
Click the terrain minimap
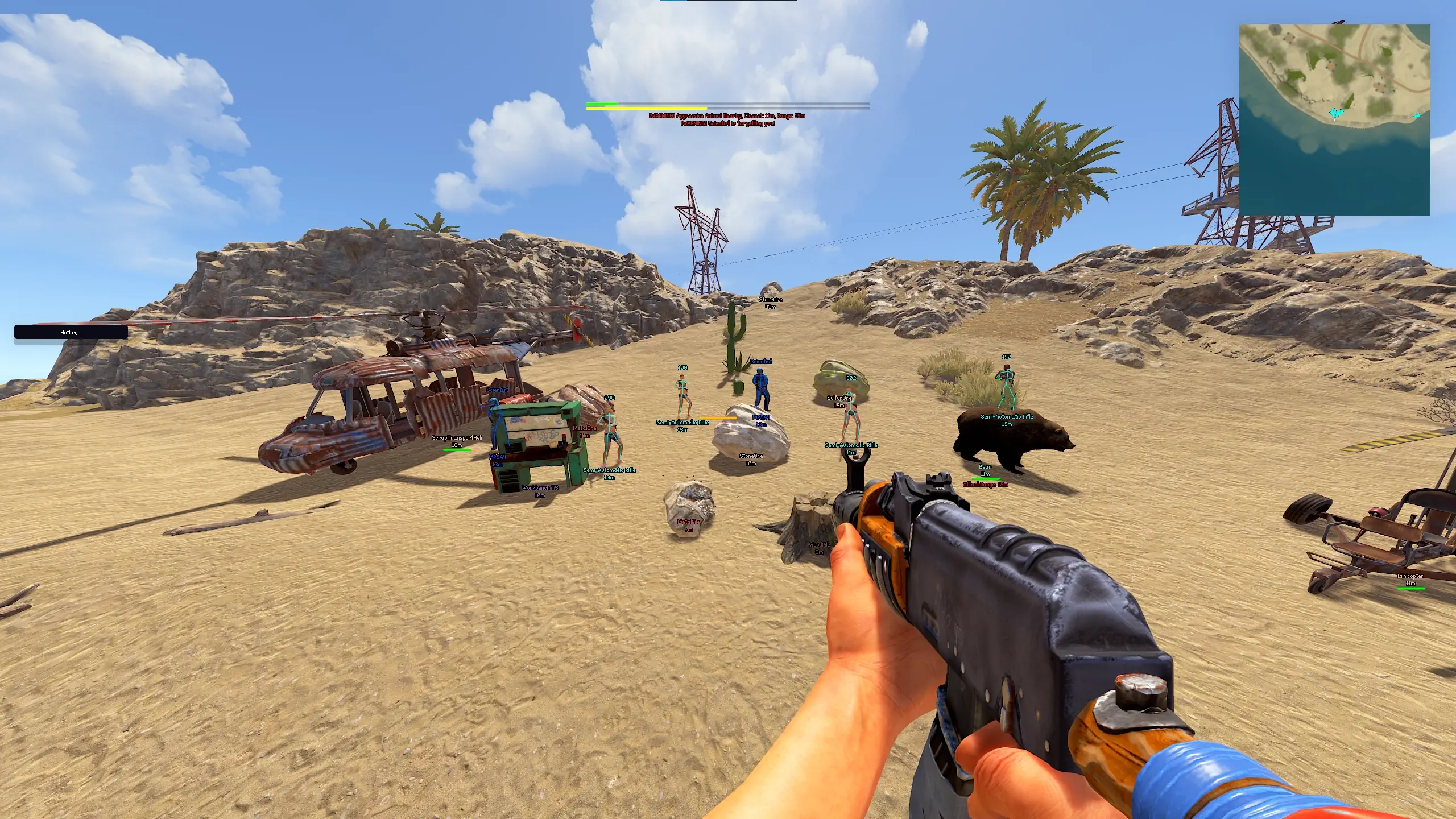[1334, 119]
